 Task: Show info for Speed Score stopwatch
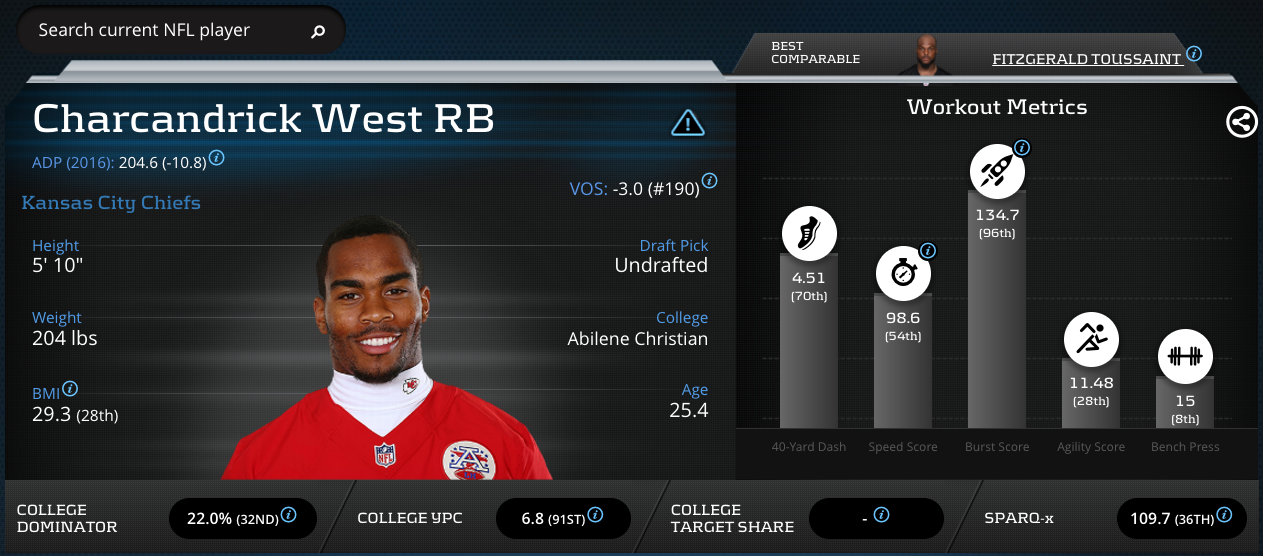[927, 251]
